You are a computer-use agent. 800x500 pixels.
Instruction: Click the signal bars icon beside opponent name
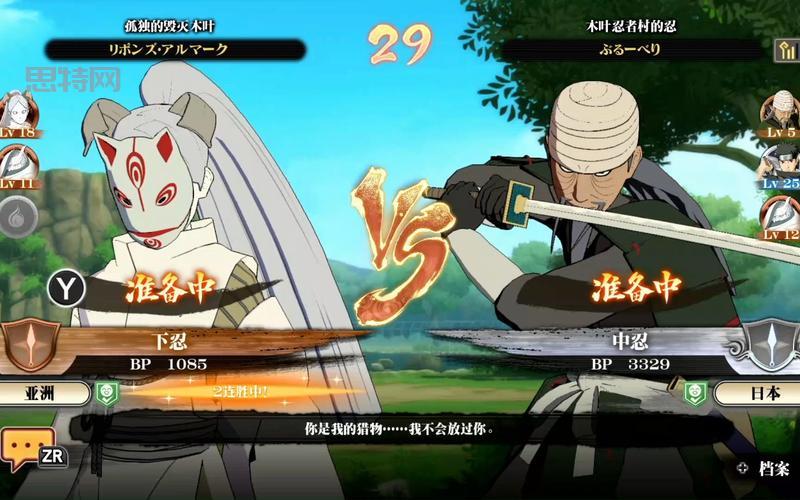tap(784, 49)
